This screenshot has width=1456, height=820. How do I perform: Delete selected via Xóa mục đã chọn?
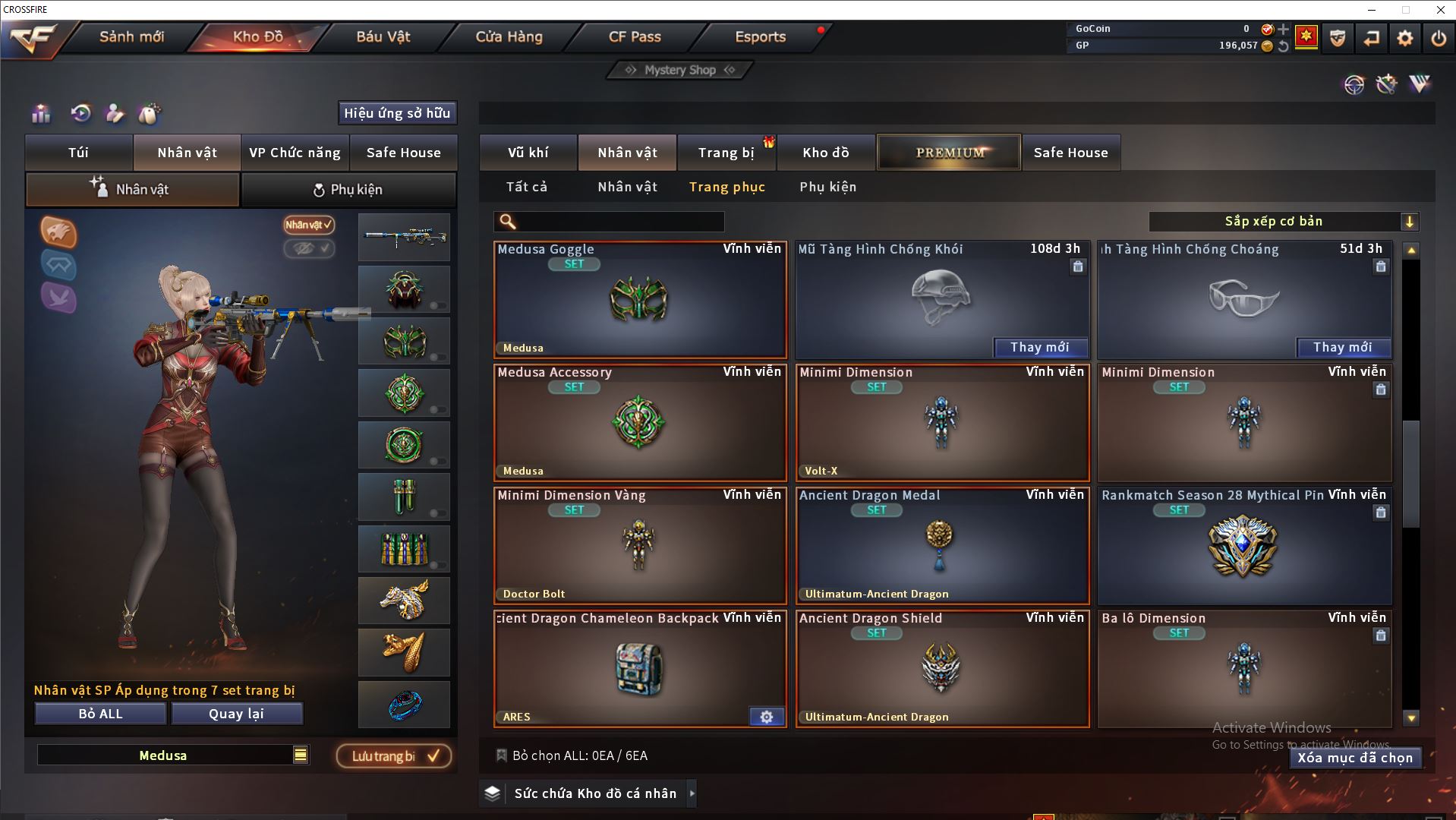[1355, 758]
